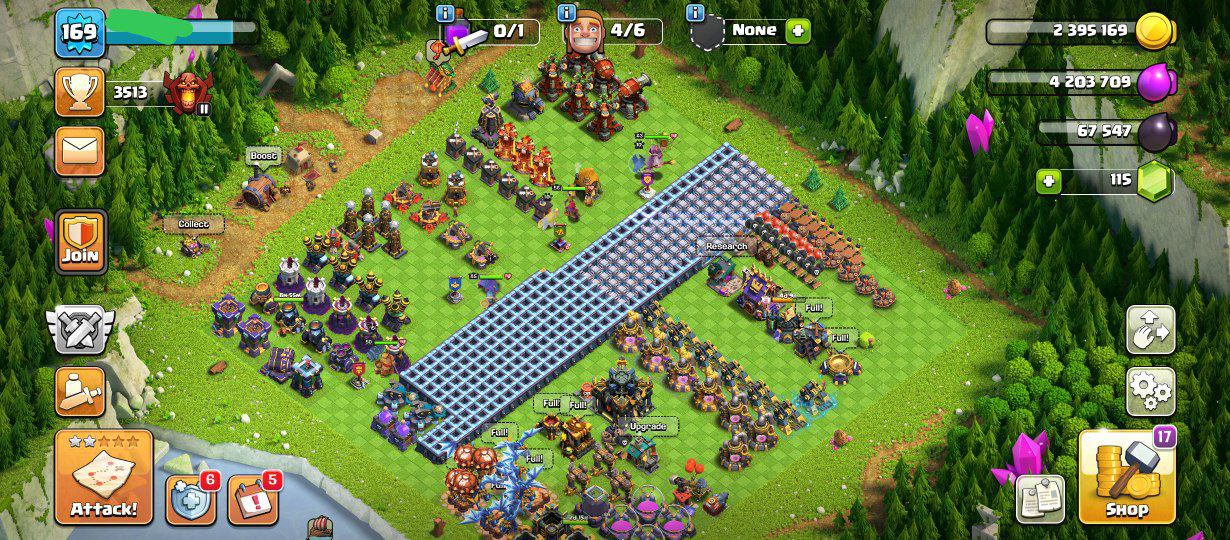
Task: Open the shield icon with 6 notifications
Action: click(x=191, y=499)
